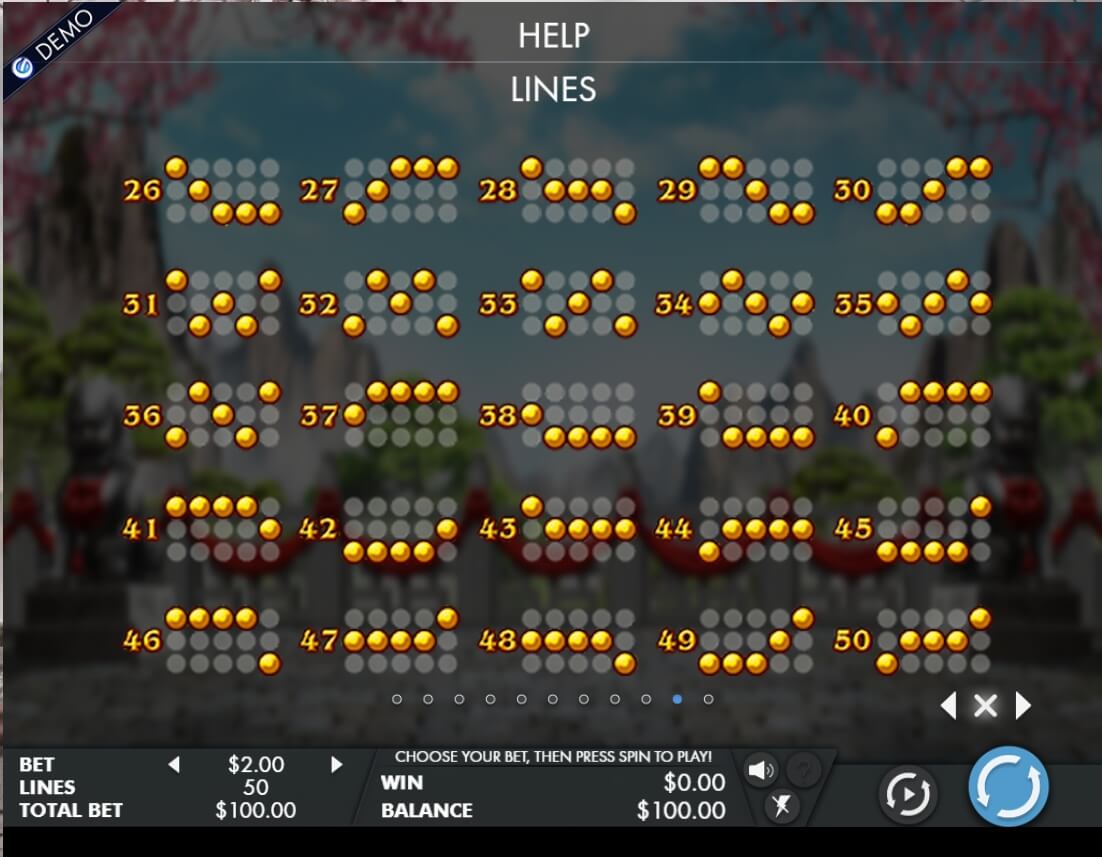
Task: Jump to the first help page dot
Action: pyautogui.click(x=397, y=699)
